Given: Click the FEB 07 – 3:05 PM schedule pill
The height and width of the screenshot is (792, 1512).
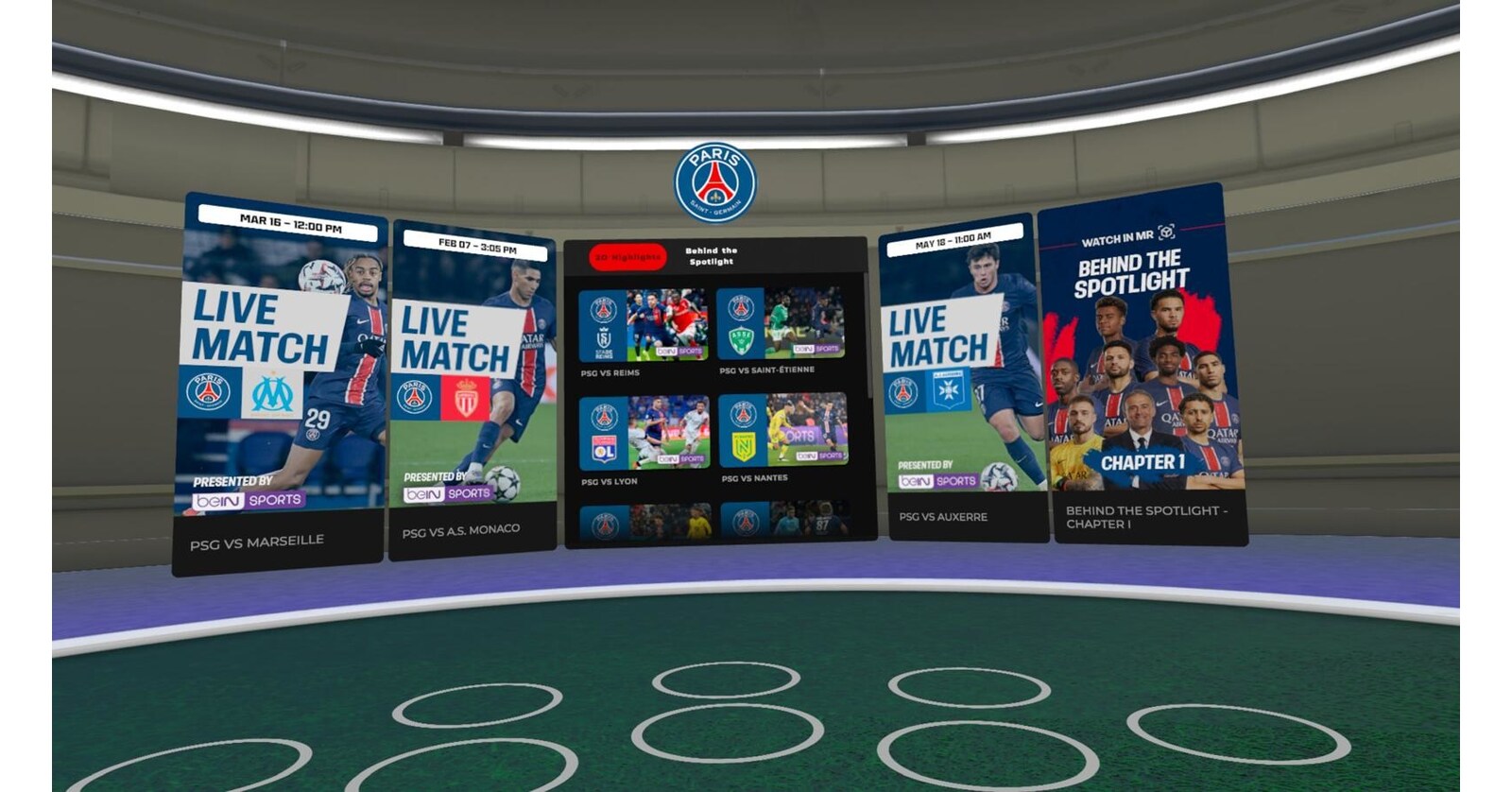Looking at the screenshot, I should [x=475, y=248].
